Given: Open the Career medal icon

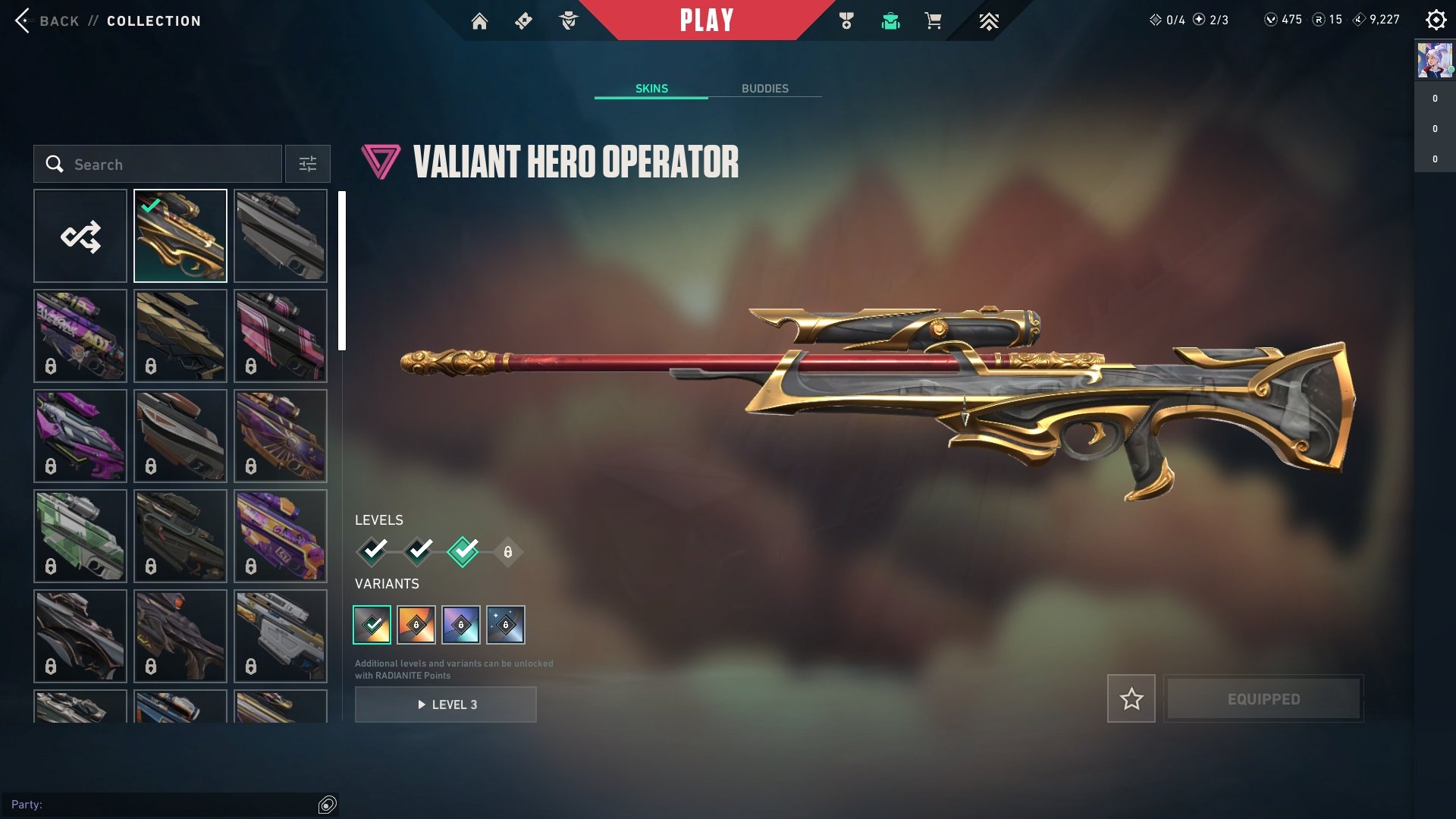Looking at the screenshot, I should pyautogui.click(x=848, y=20).
